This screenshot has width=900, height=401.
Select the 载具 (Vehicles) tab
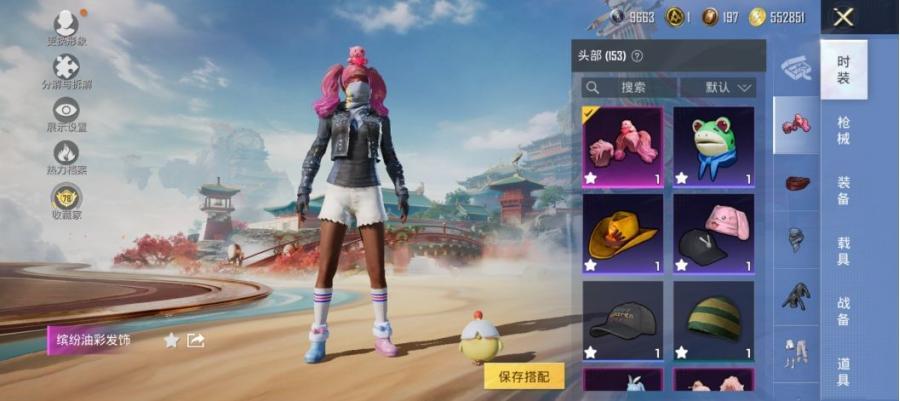[844, 250]
